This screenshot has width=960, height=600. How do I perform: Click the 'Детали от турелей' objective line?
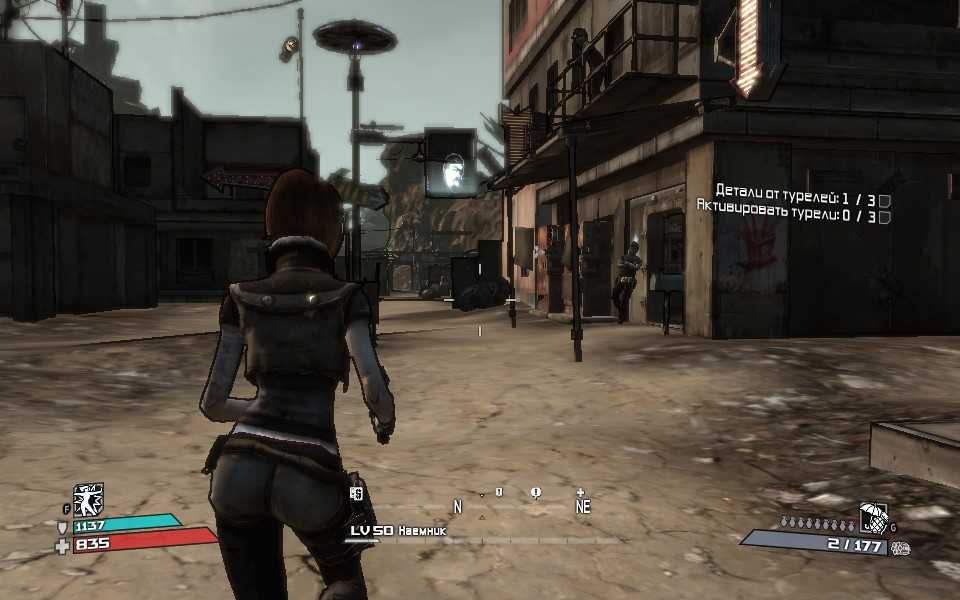pyautogui.click(x=795, y=189)
